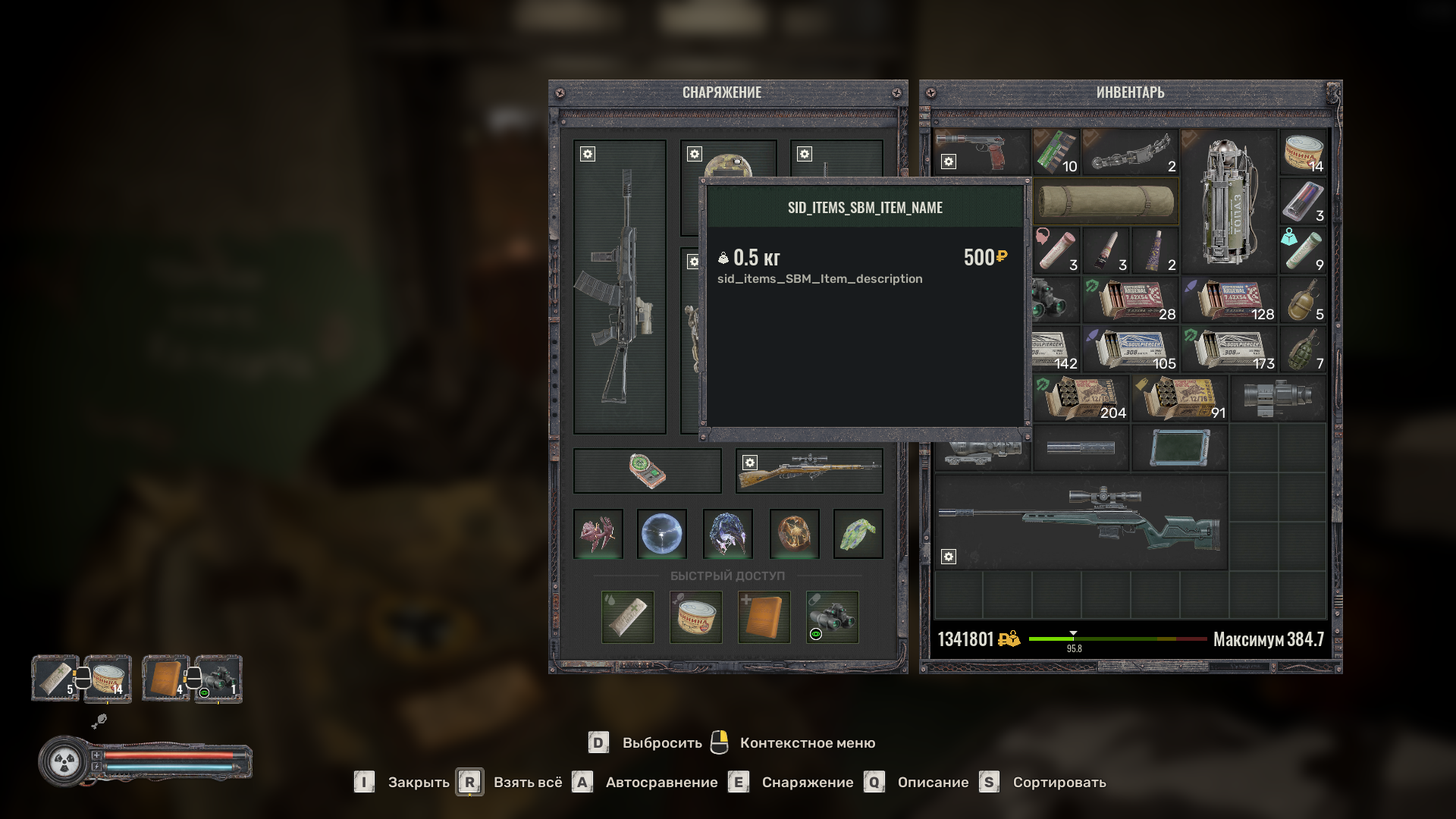The height and width of the screenshot is (819, 1456).
Task: Select the tall metal canister item
Action: tap(1228, 202)
